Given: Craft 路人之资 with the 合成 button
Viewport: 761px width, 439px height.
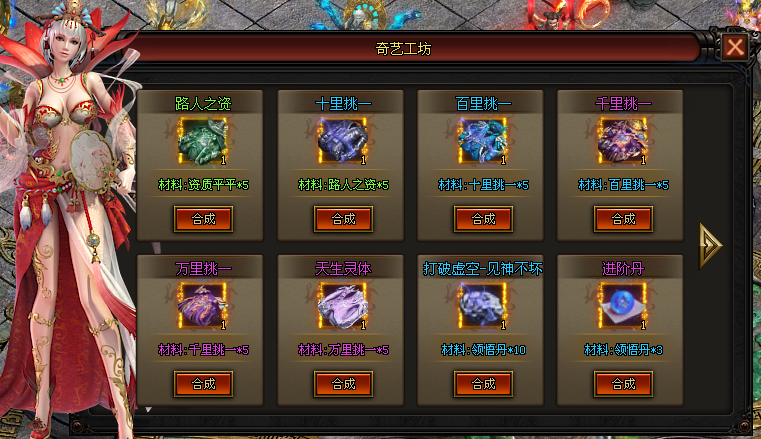Looking at the screenshot, I should tap(203, 218).
